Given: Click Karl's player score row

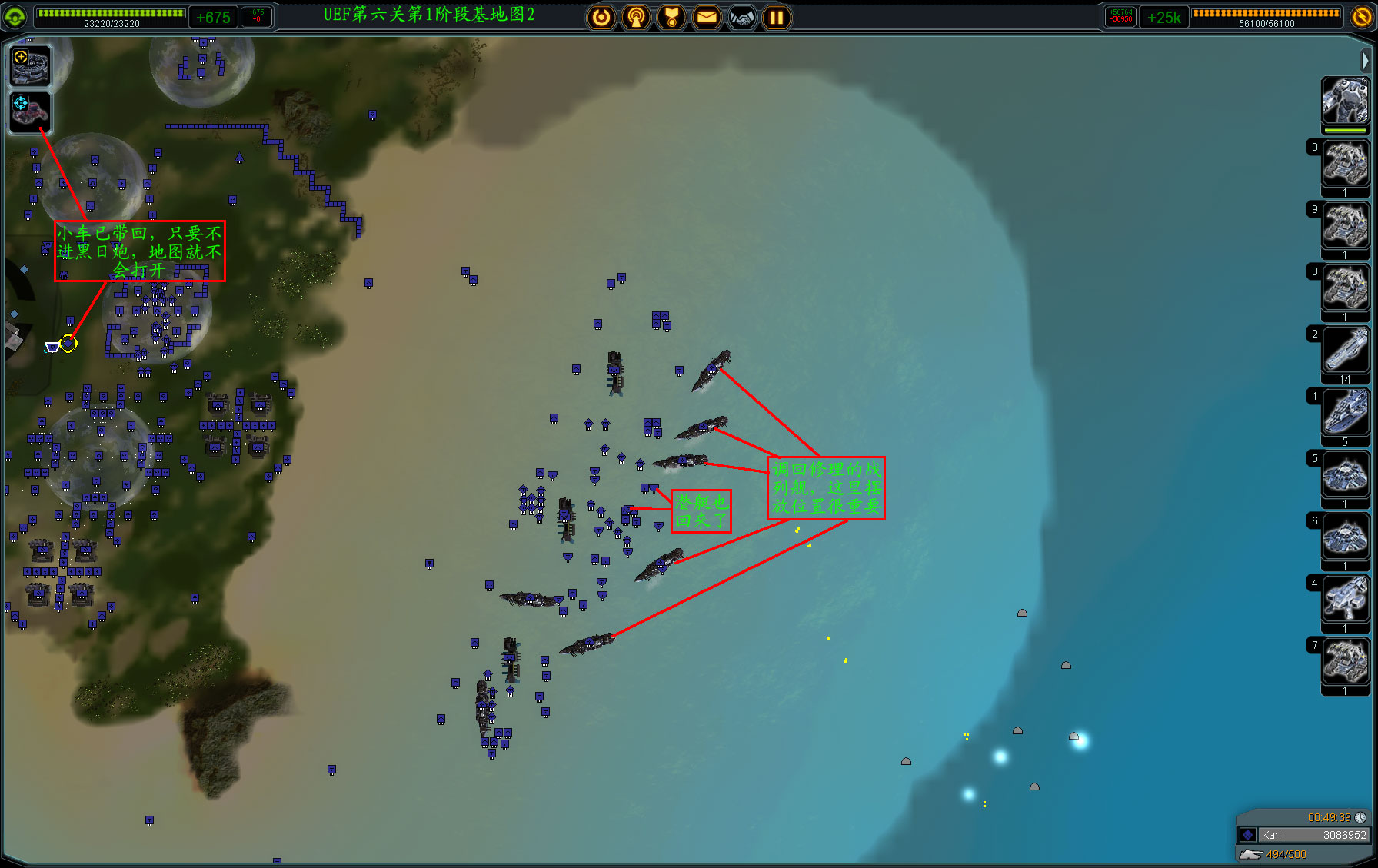Looking at the screenshot, I should pyautogui.click(x=1303, y=835).
